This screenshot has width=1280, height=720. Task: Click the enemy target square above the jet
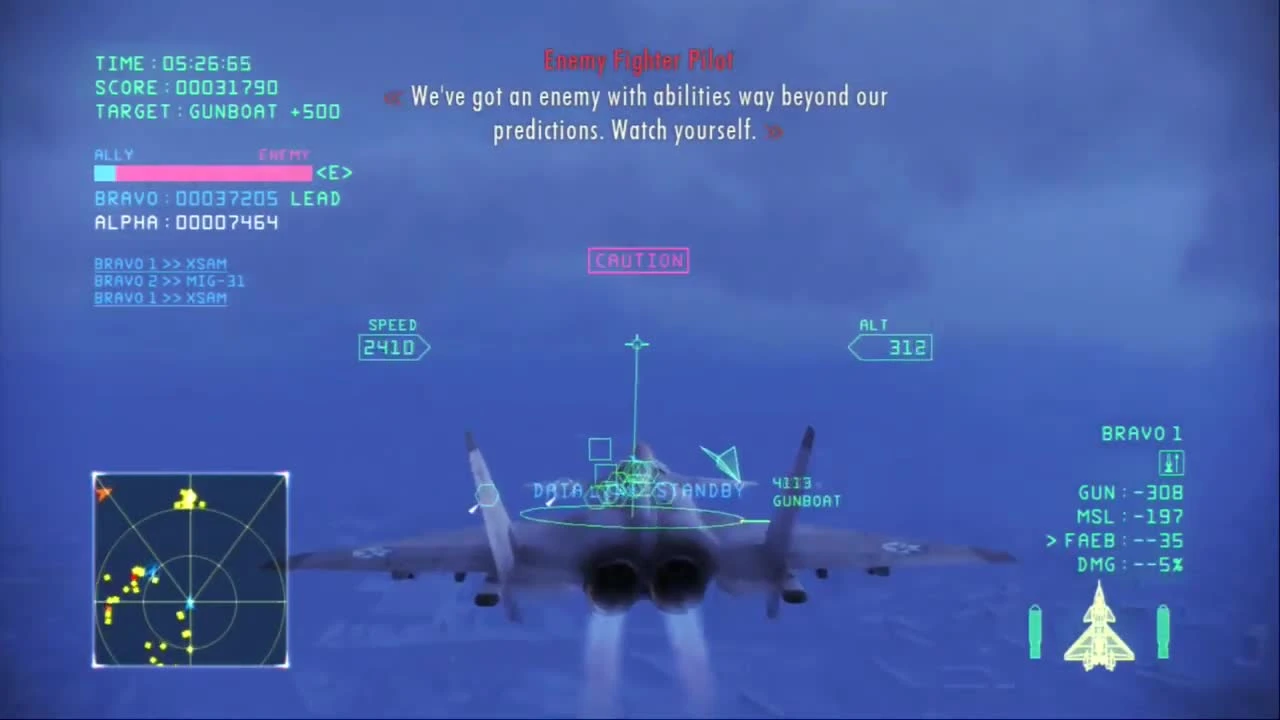[599, 447]
